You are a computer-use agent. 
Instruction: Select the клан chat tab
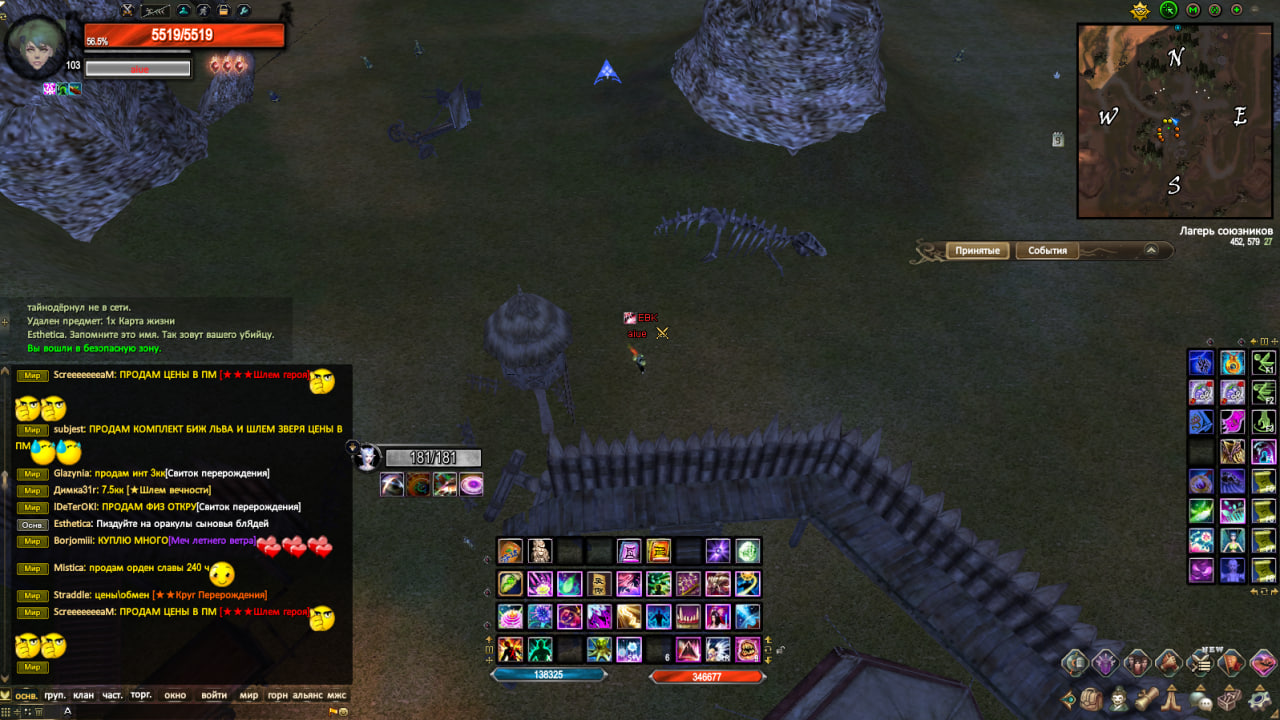pos(83,695)
